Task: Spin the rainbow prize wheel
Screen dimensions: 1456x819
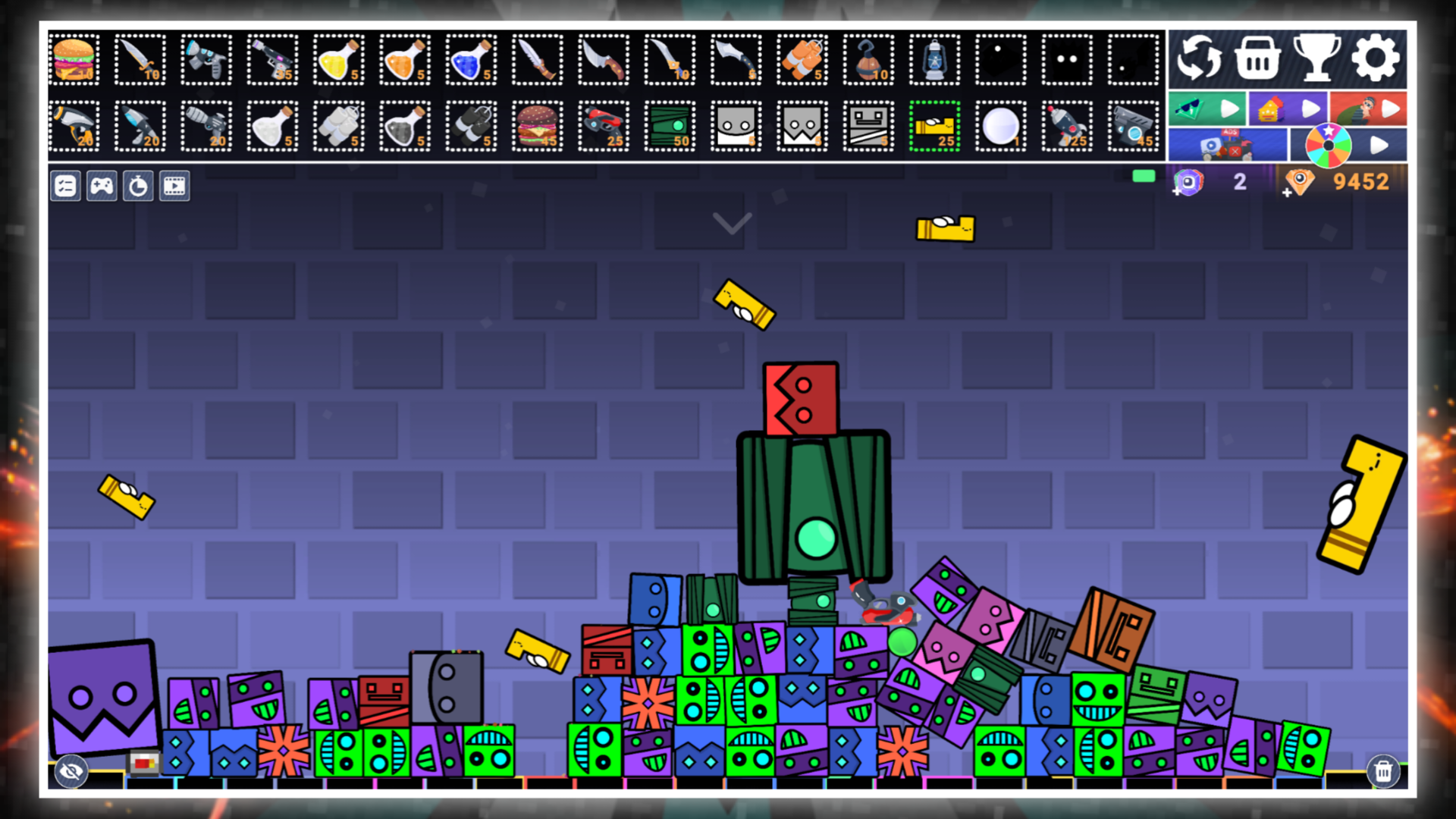Action: tap(1329, 144)
